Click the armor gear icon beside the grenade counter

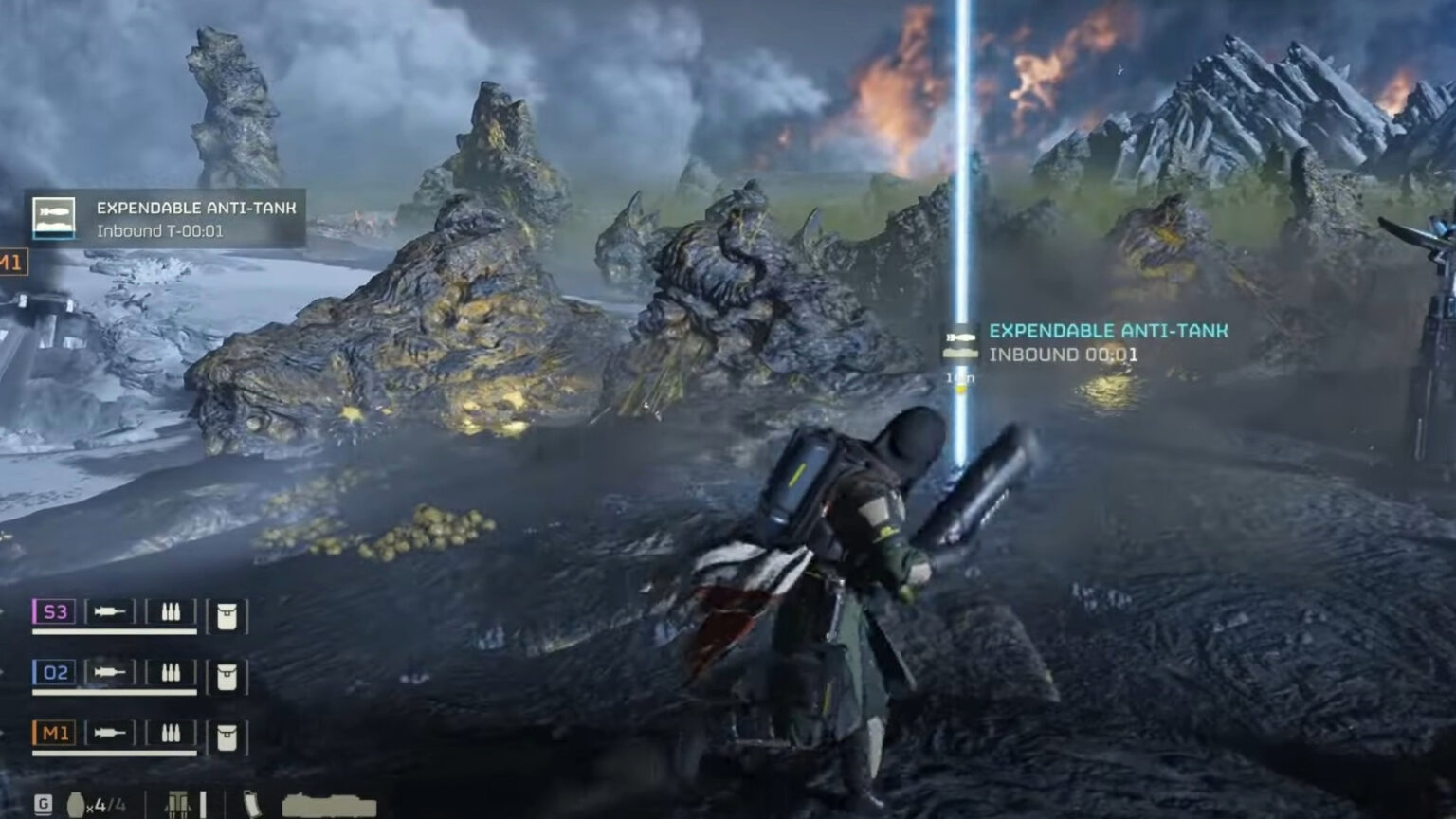tap(179, 803)
